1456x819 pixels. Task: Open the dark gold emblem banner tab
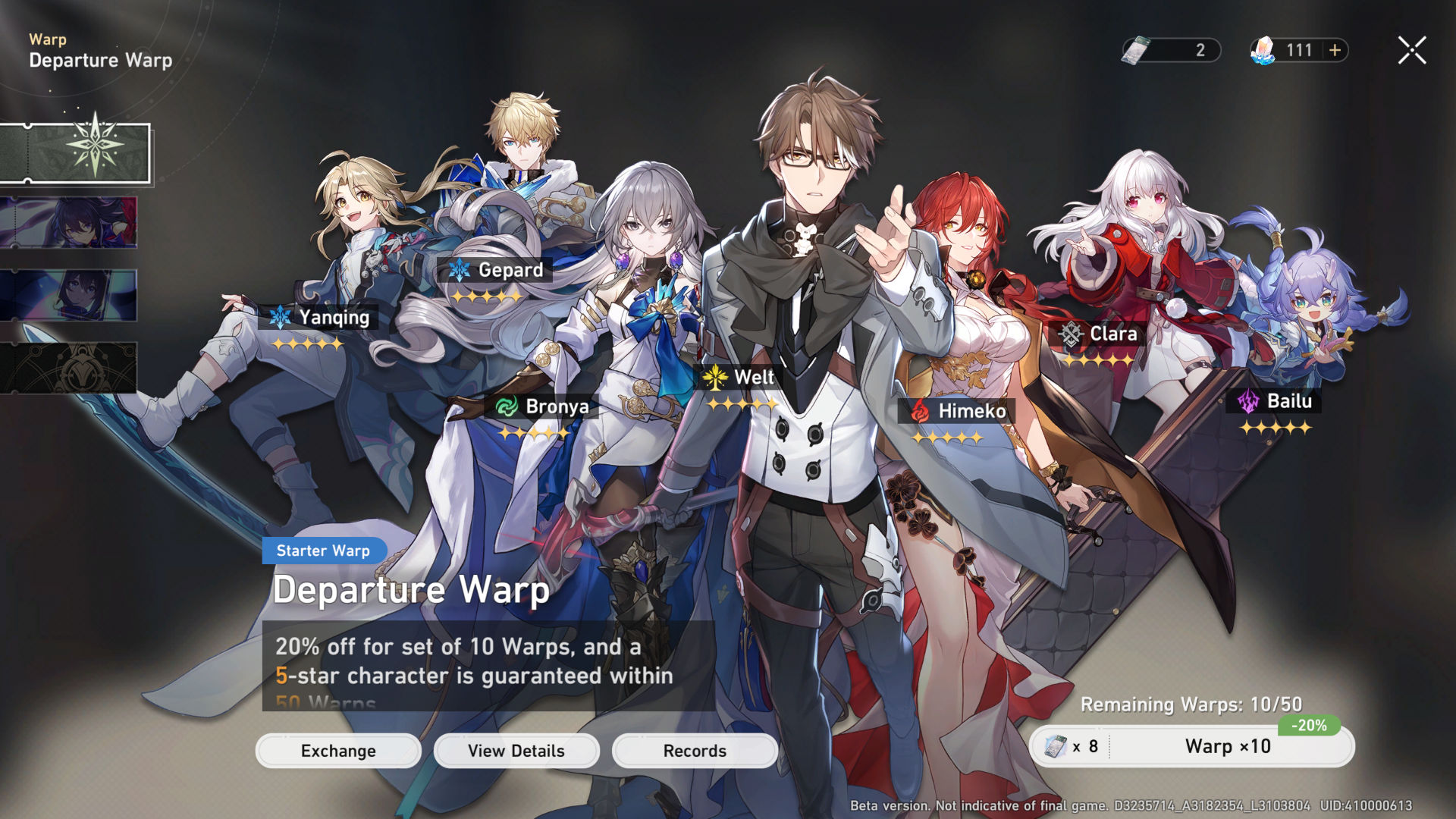(x=68, y=368)
